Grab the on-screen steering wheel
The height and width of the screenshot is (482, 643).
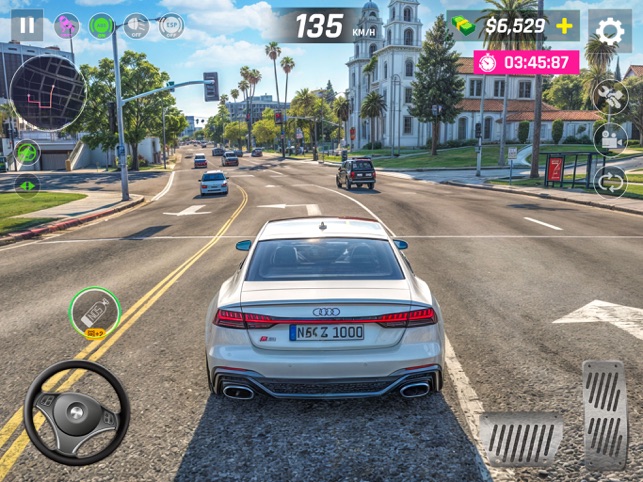tap(76, 412)
